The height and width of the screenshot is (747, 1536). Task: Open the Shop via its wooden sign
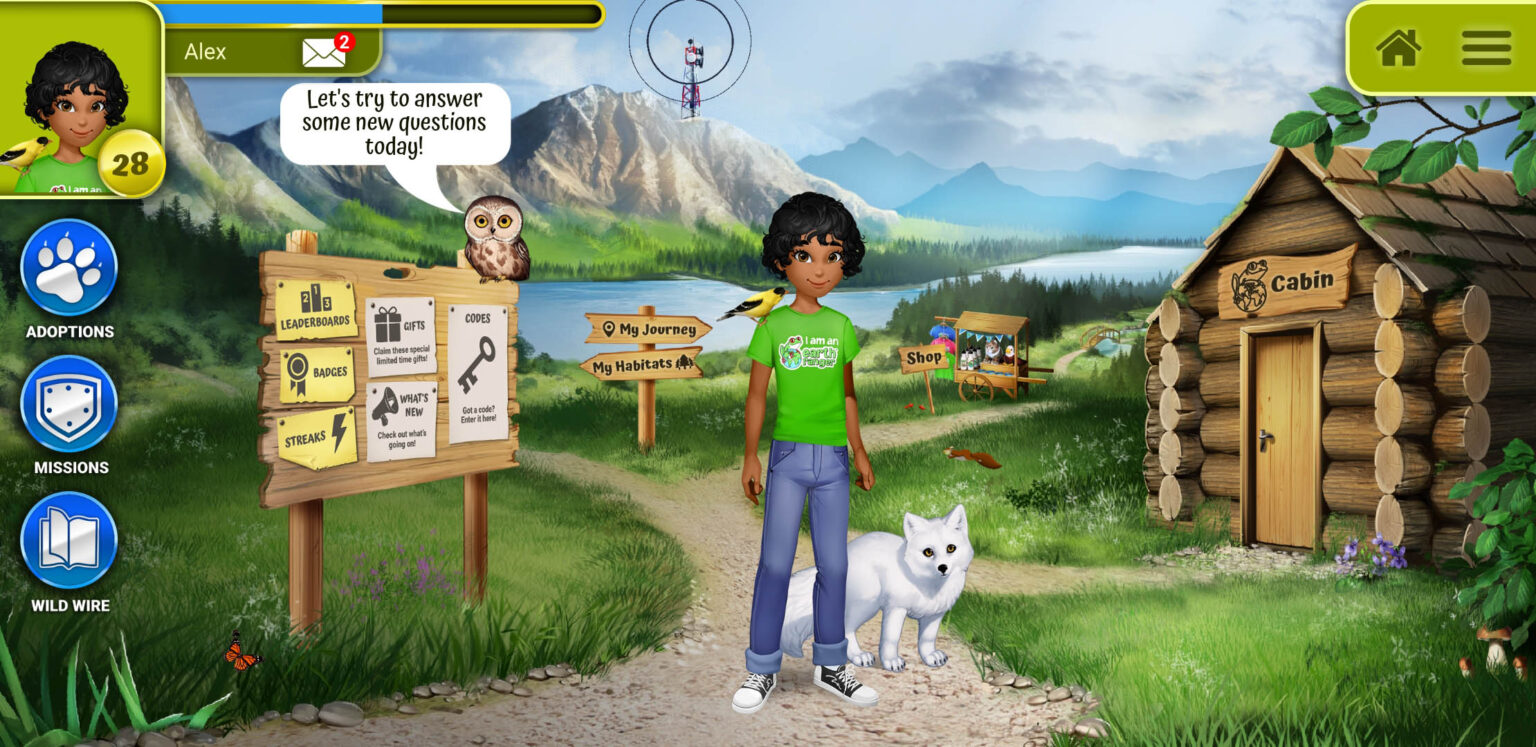[x=923, y=355]
